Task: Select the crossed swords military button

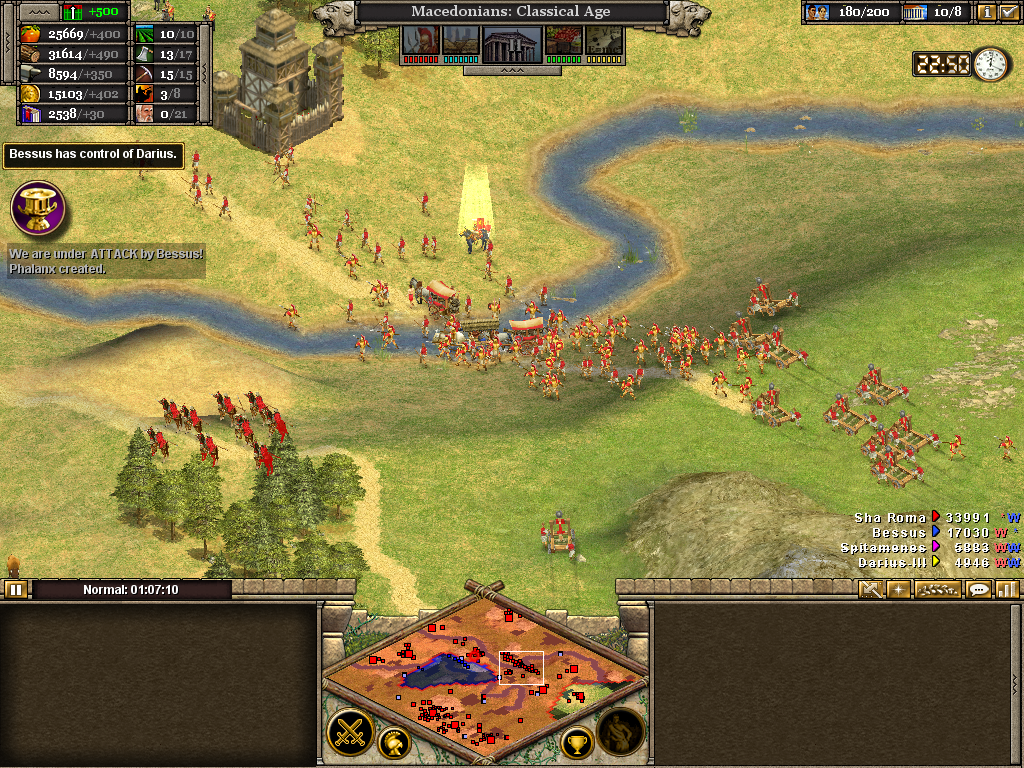Action: pyautogui.click(x=351, y=733)
